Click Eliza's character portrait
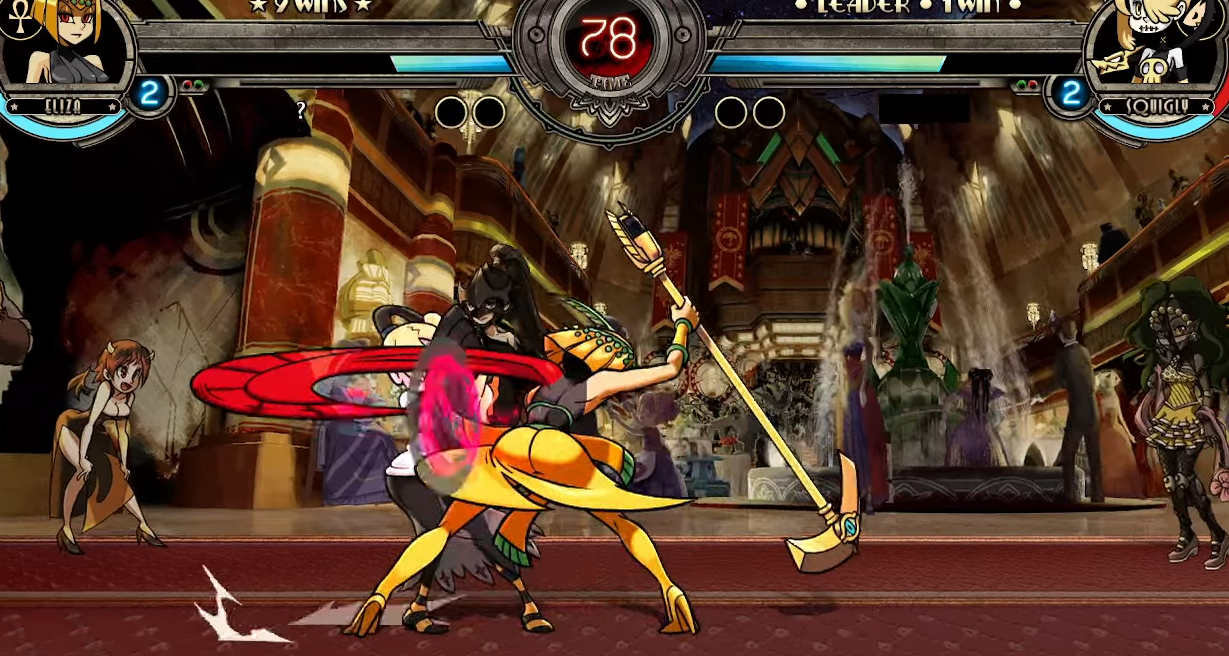This screenshot has width=1229, height=656. click(66, 45)
